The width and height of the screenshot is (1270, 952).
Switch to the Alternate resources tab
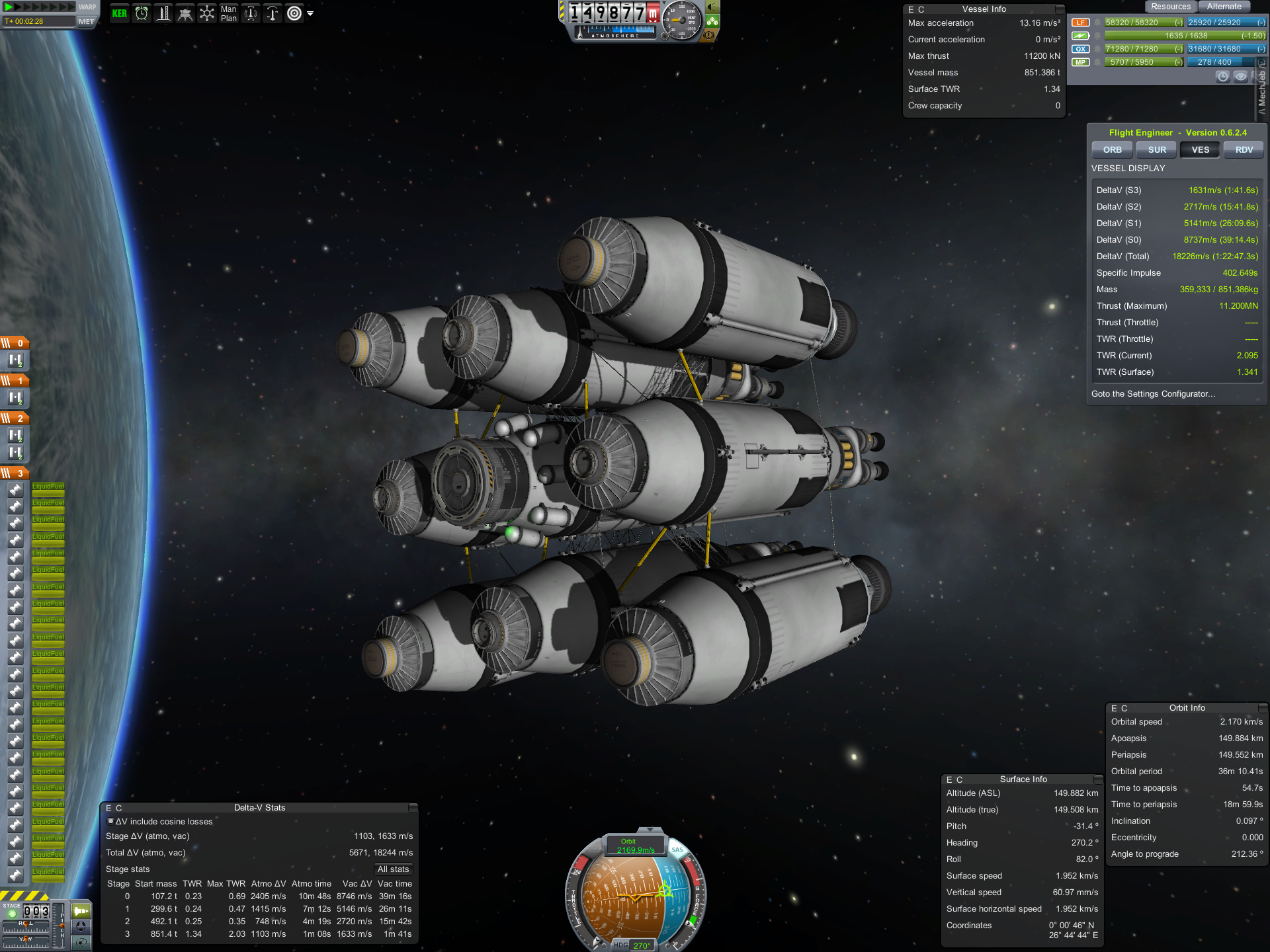(1224, 7)
